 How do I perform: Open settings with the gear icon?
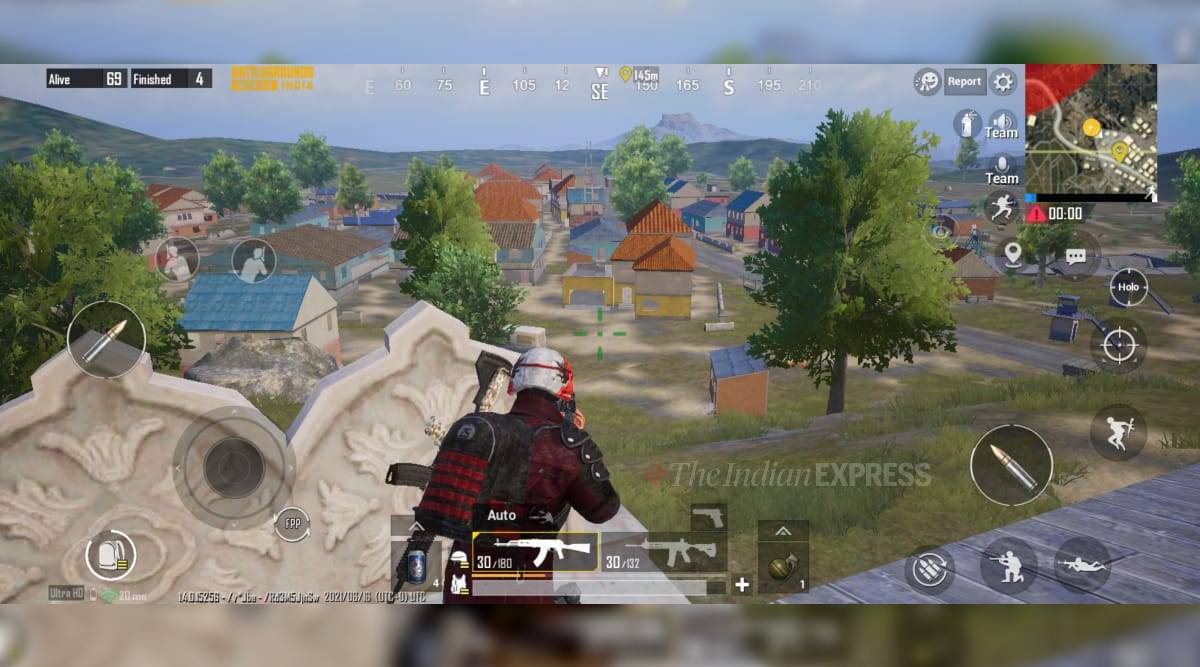[x=1003, y=82]
